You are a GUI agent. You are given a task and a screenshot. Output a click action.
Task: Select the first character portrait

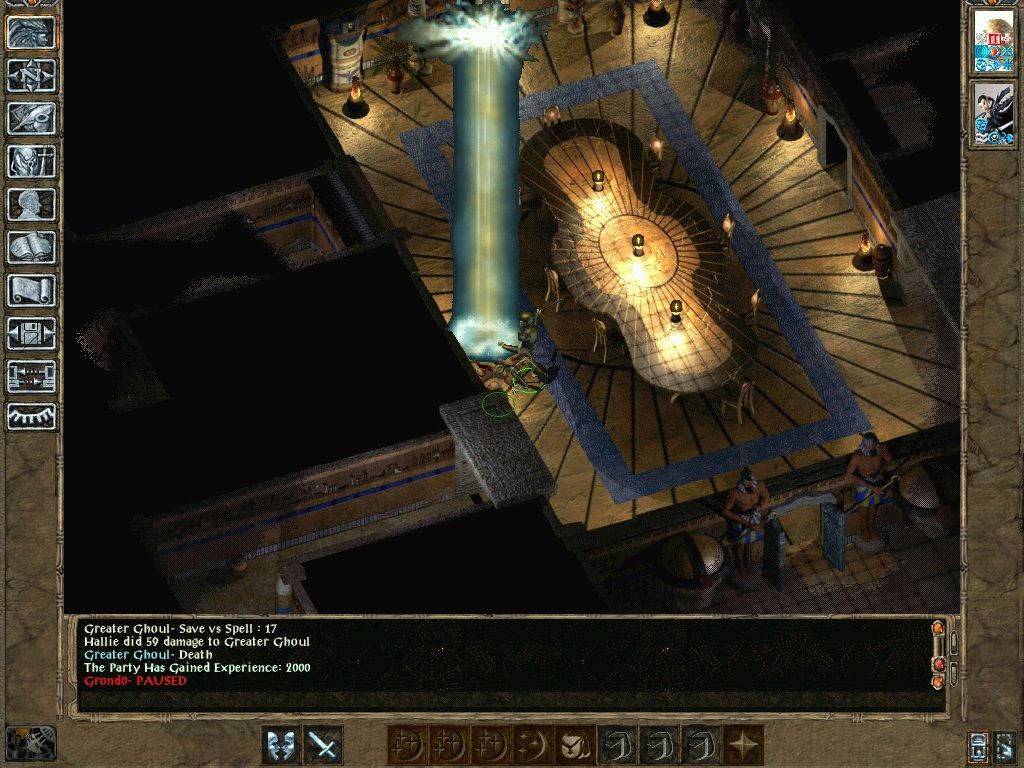[994, 42]
